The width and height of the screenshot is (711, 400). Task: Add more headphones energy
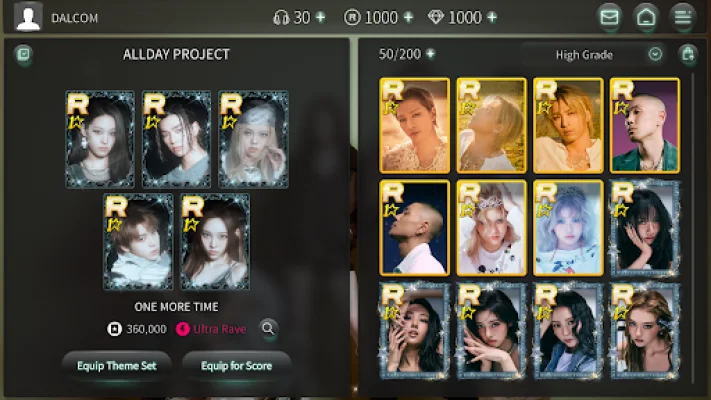point(320,17)
